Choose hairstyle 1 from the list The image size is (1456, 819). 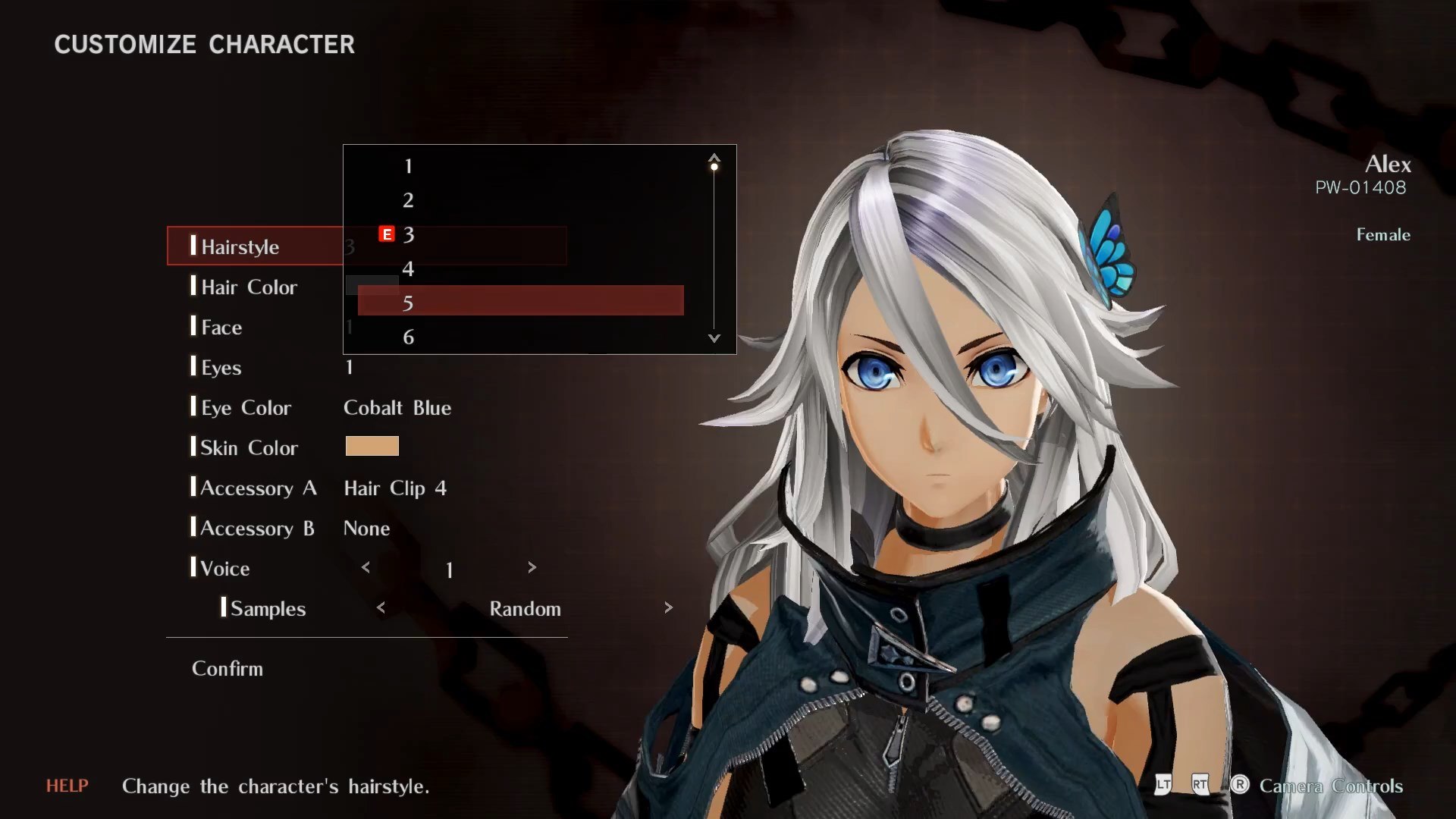pos(408,166)
